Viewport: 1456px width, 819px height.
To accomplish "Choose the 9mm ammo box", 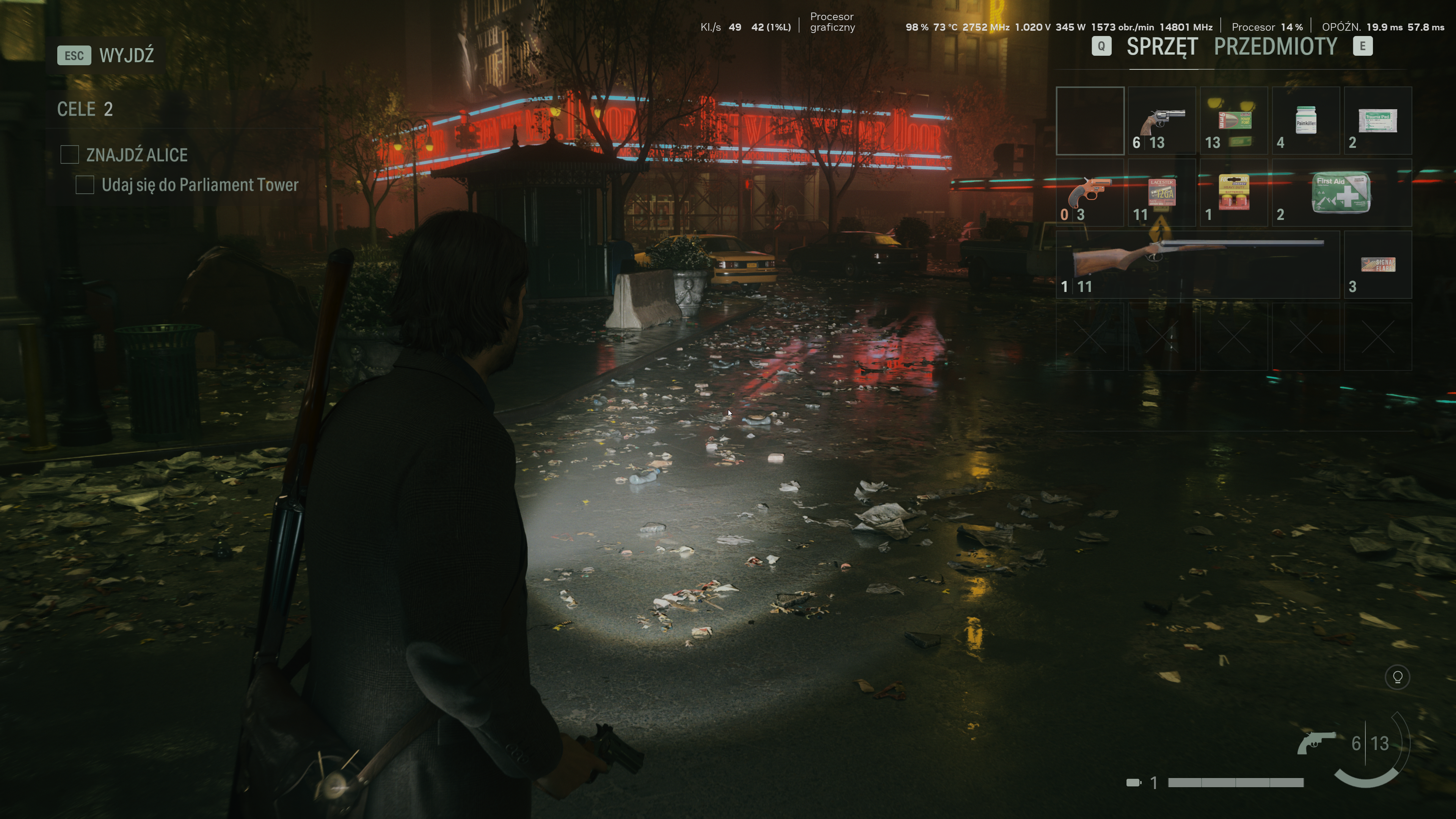I will click(1233, 121).
